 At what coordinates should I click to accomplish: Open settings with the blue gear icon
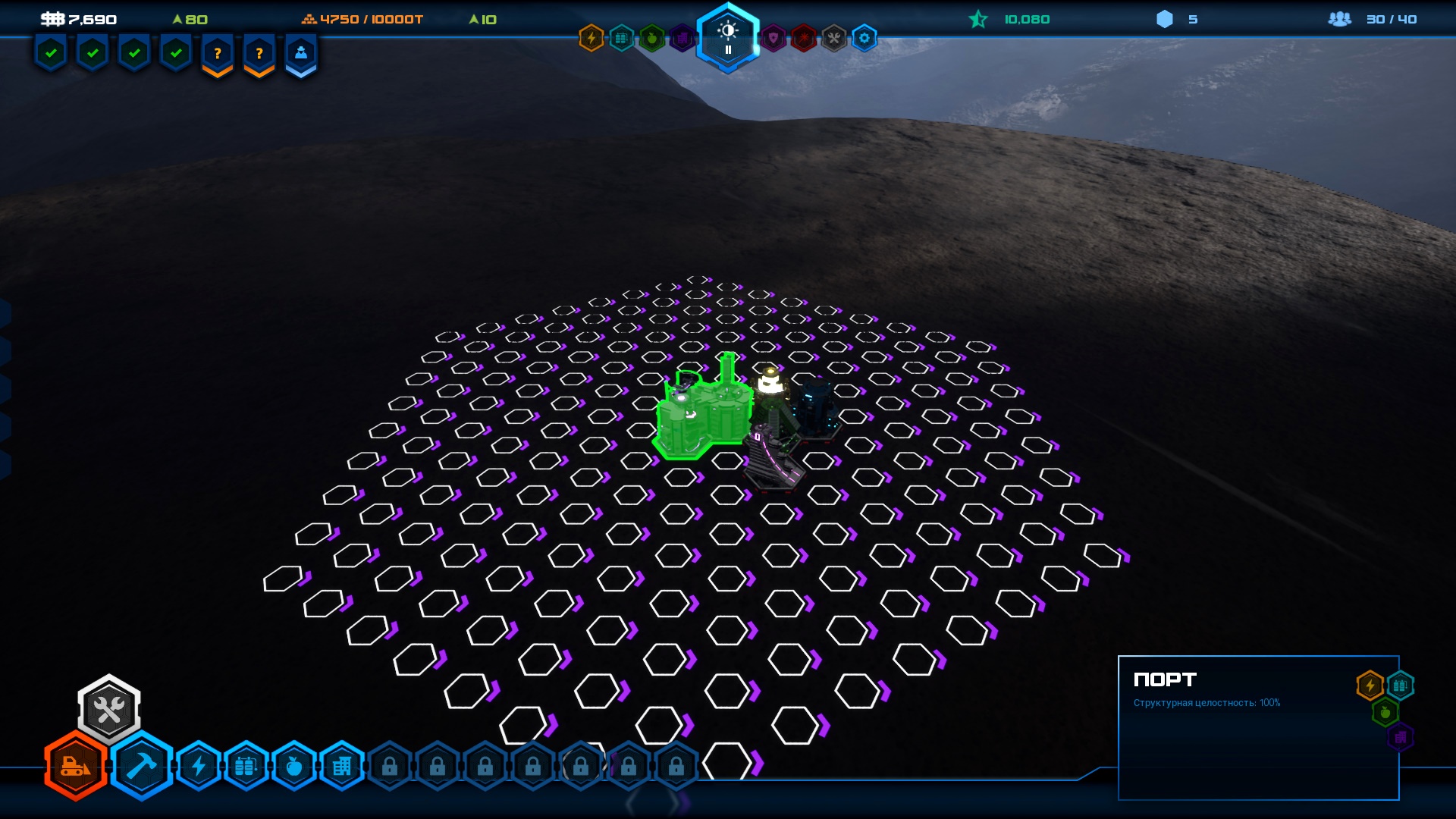[x=864, y=38]
